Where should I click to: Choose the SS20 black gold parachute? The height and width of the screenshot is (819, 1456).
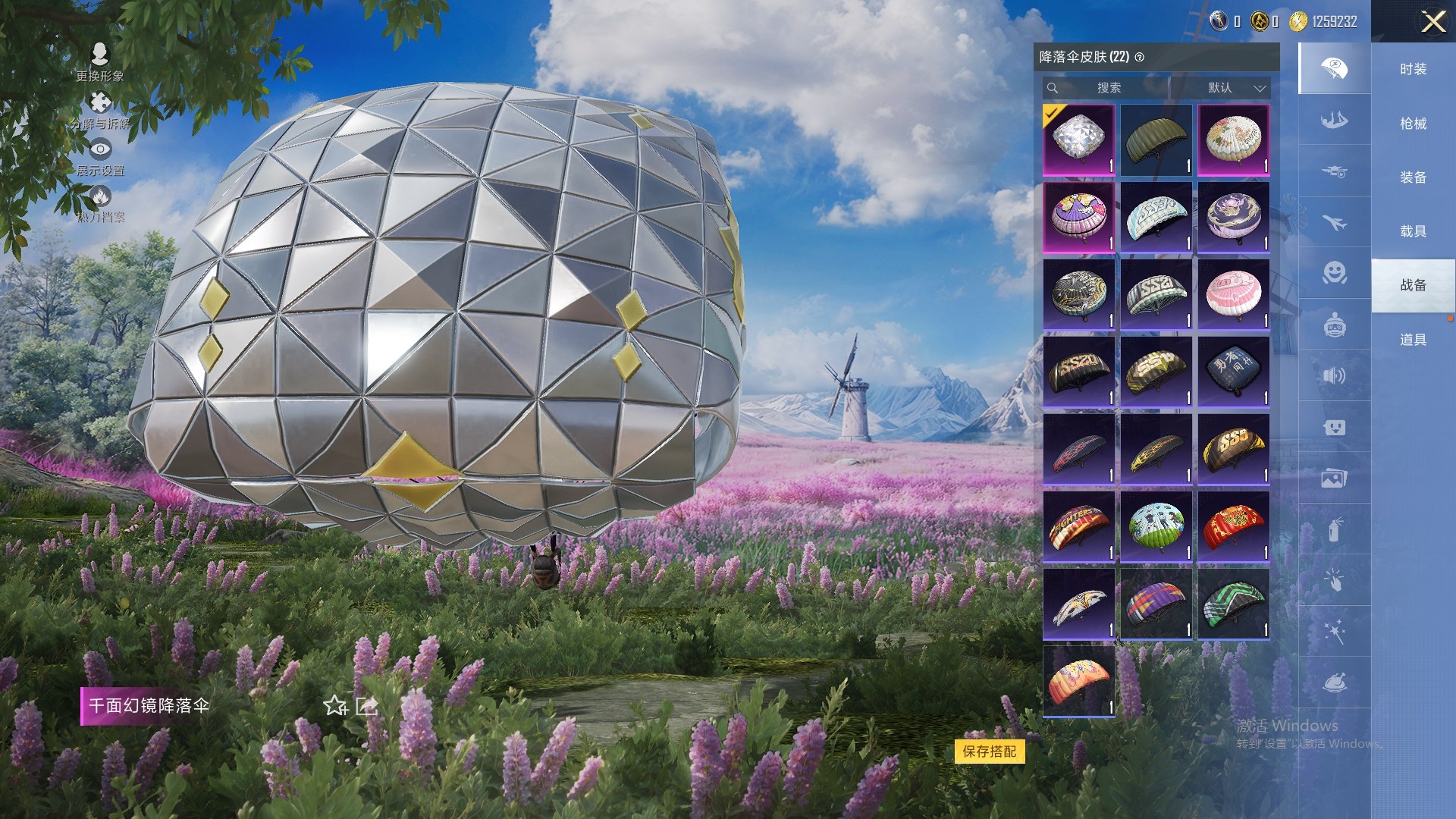click(x=1078, y=372)
